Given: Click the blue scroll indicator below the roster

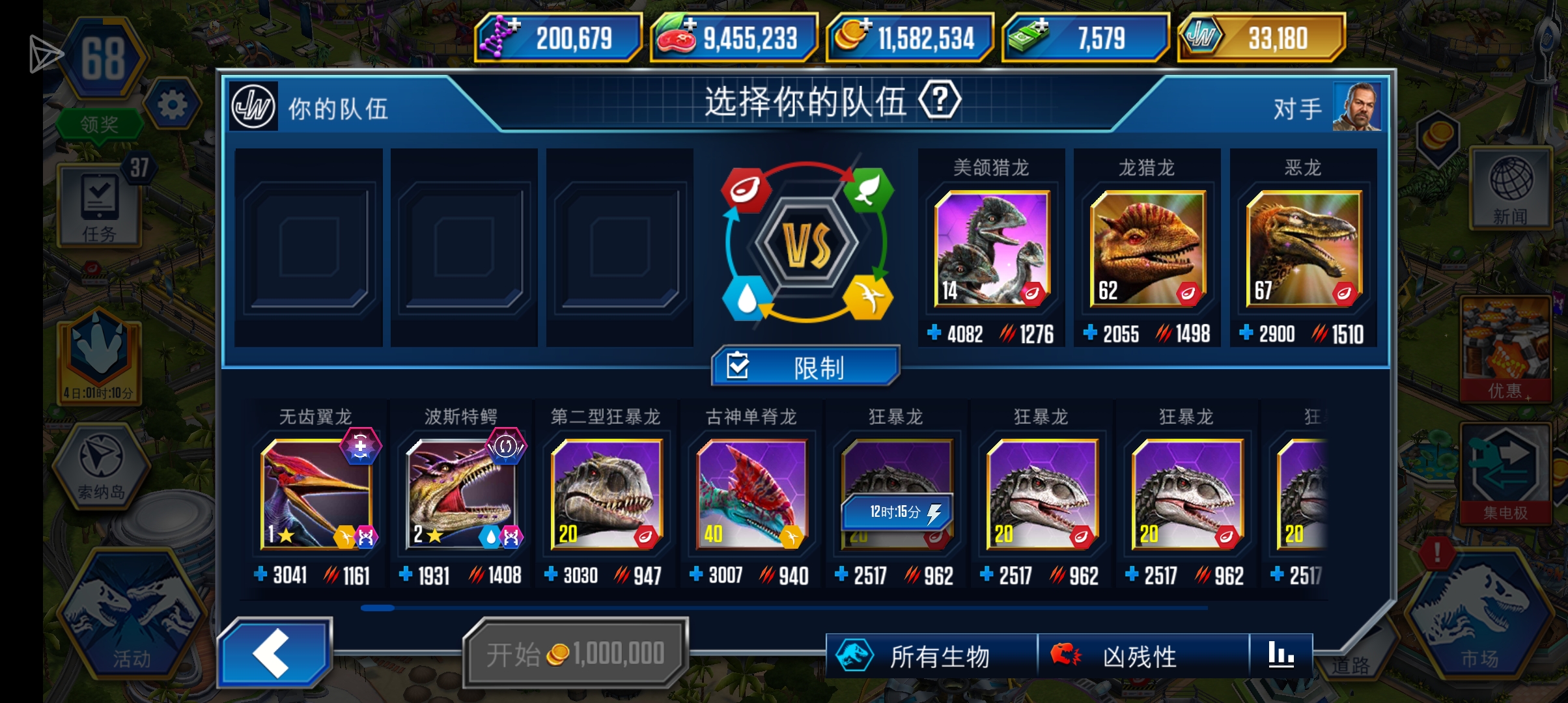Looking at the screenshot, I should point(376,608).
